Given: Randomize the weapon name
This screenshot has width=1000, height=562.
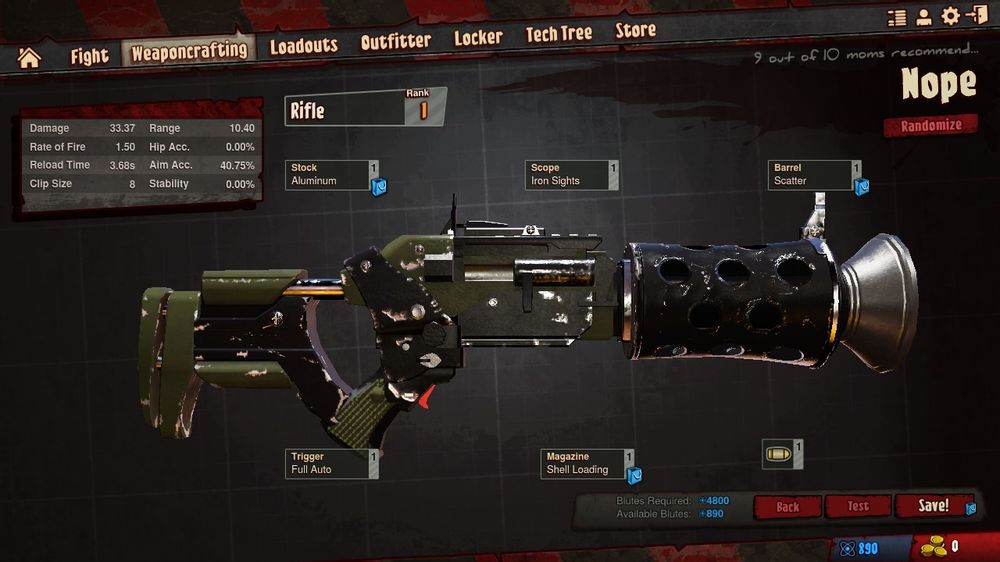Looking at the screenshot, I should pos(930,126).
